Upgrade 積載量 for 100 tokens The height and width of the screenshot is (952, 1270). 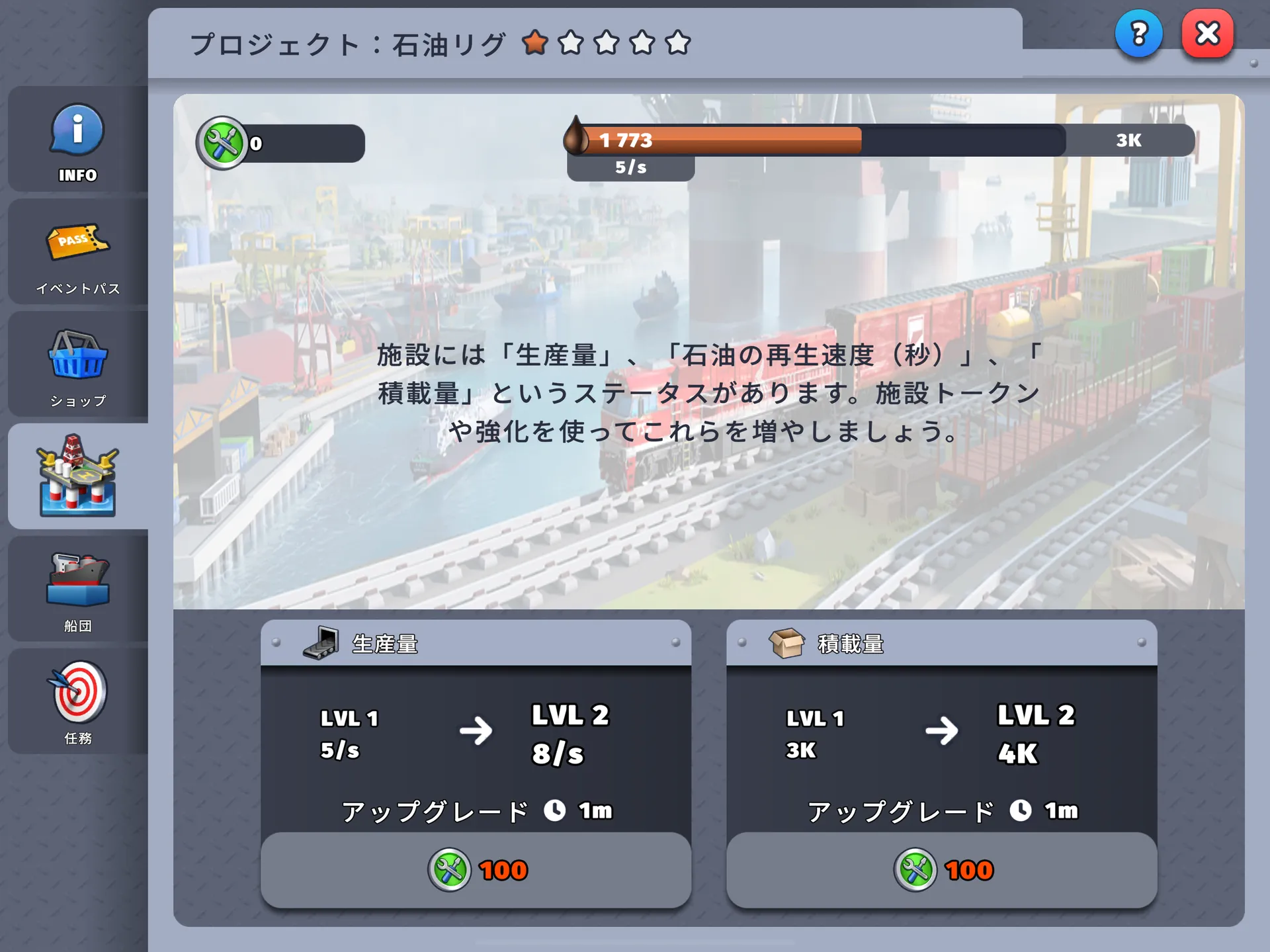coord(941,869)
